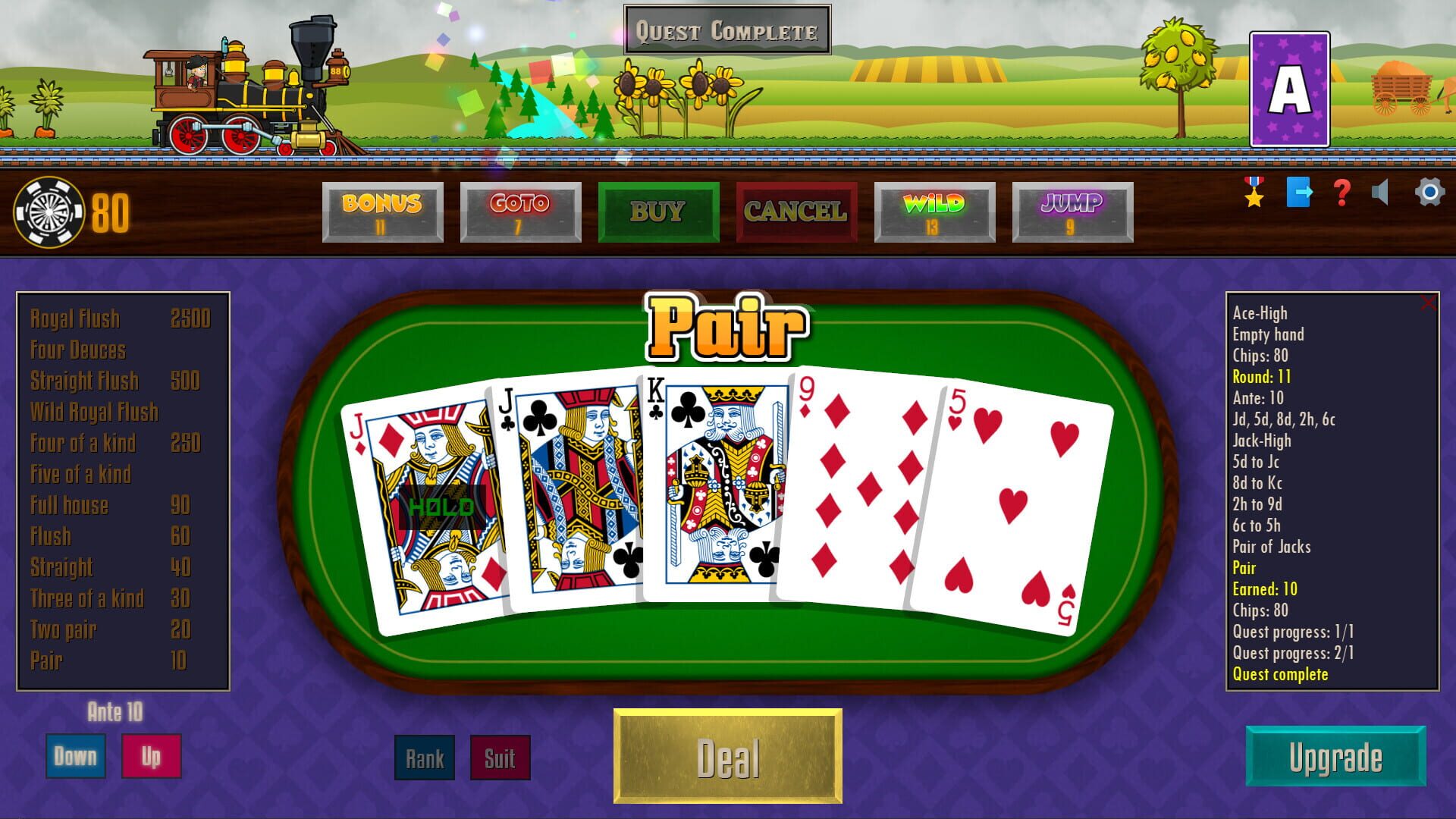
Task: Mute sound with the speaker icon
Action: (x=1382, y=195)
